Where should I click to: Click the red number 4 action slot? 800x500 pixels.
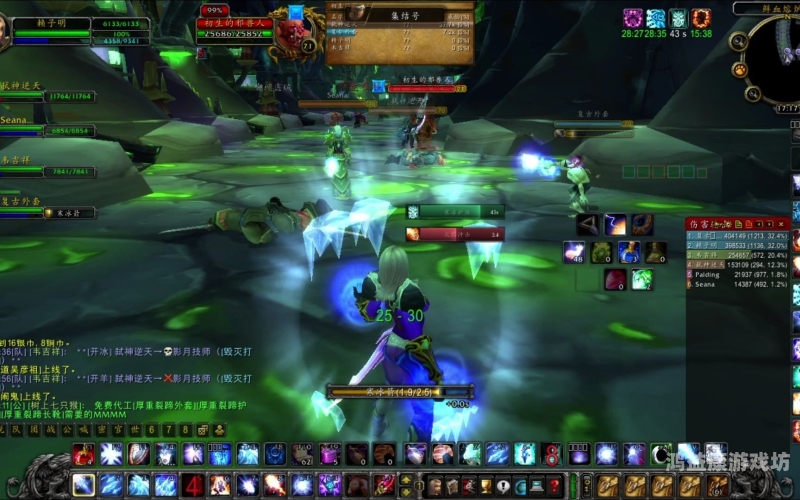192,485
